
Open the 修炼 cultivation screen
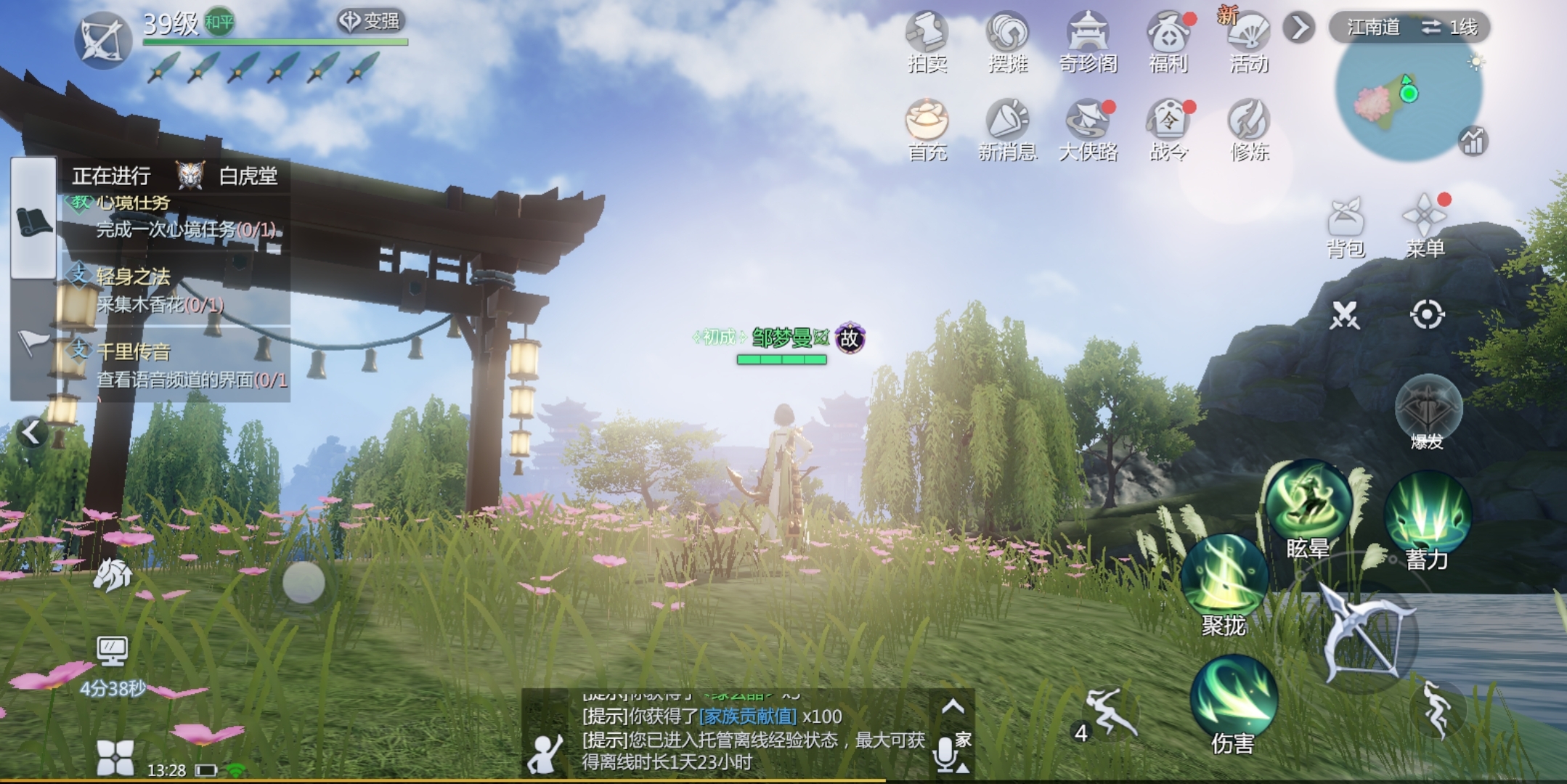pyautogui.click(x=1248, y=129)
